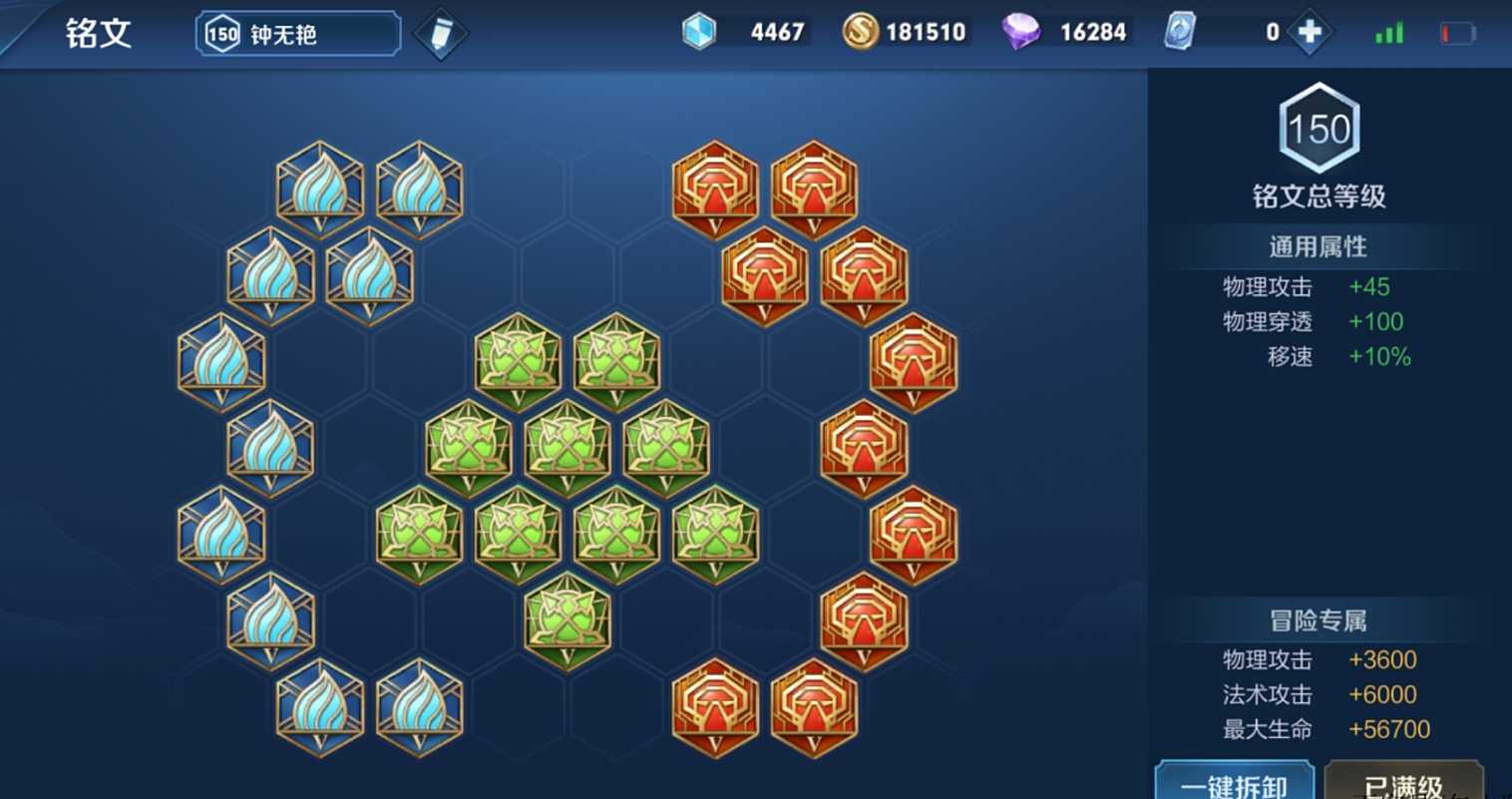Click the pencil rename icon
Screen dimensions: 1512x799
(440, 34)
